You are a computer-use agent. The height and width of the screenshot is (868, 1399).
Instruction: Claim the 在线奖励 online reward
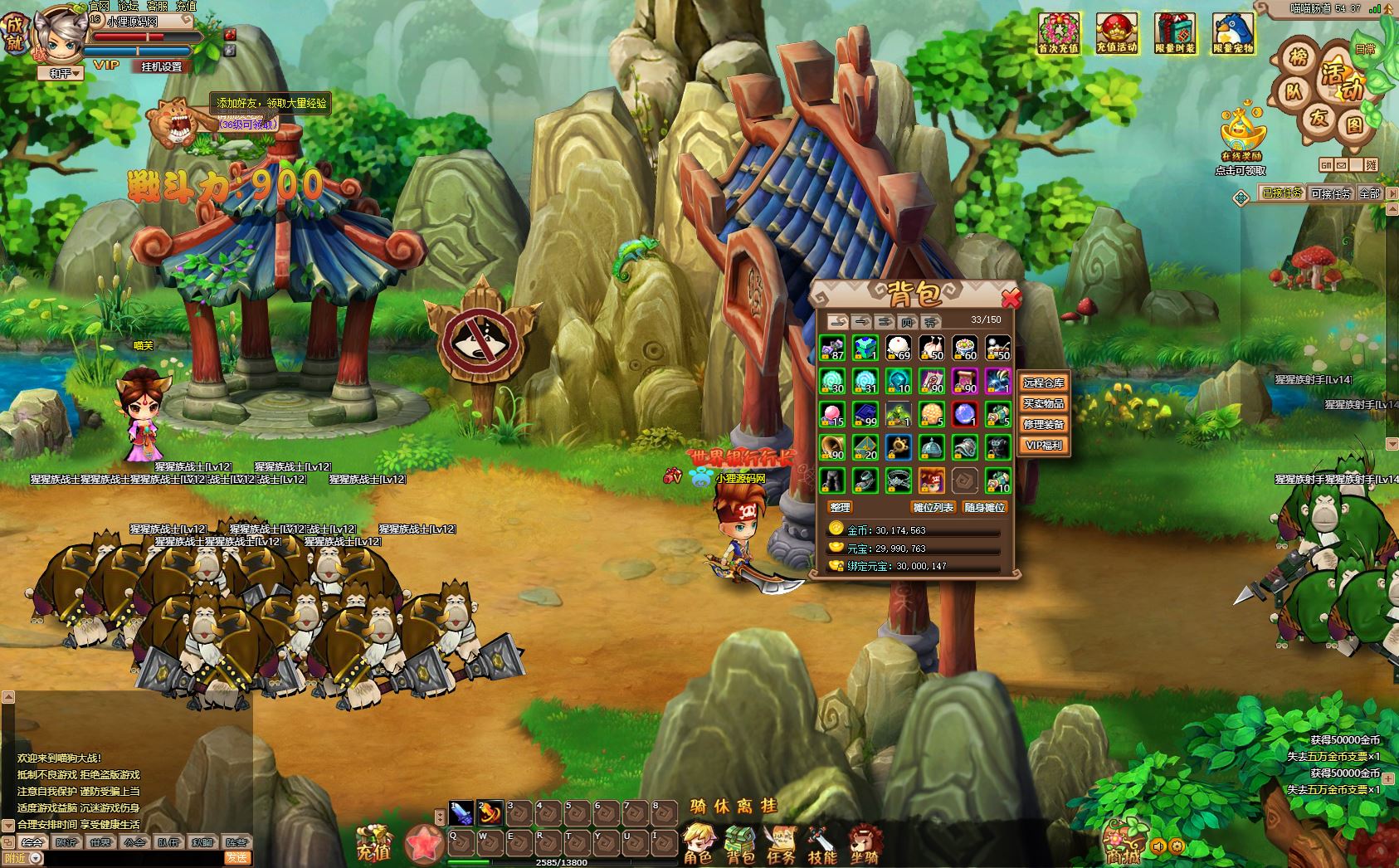click(1242, 135)
